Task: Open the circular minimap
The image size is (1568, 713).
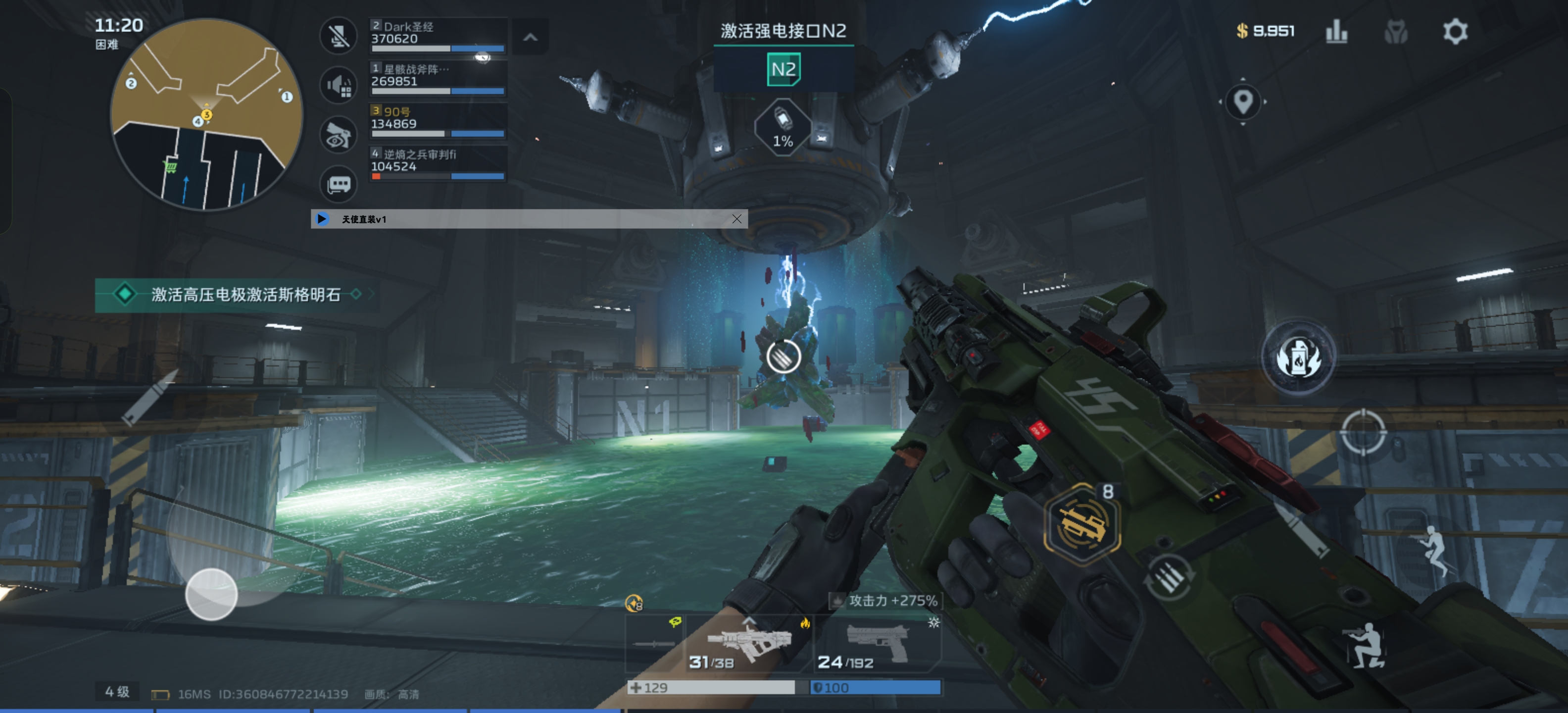Action: (206, 114)
